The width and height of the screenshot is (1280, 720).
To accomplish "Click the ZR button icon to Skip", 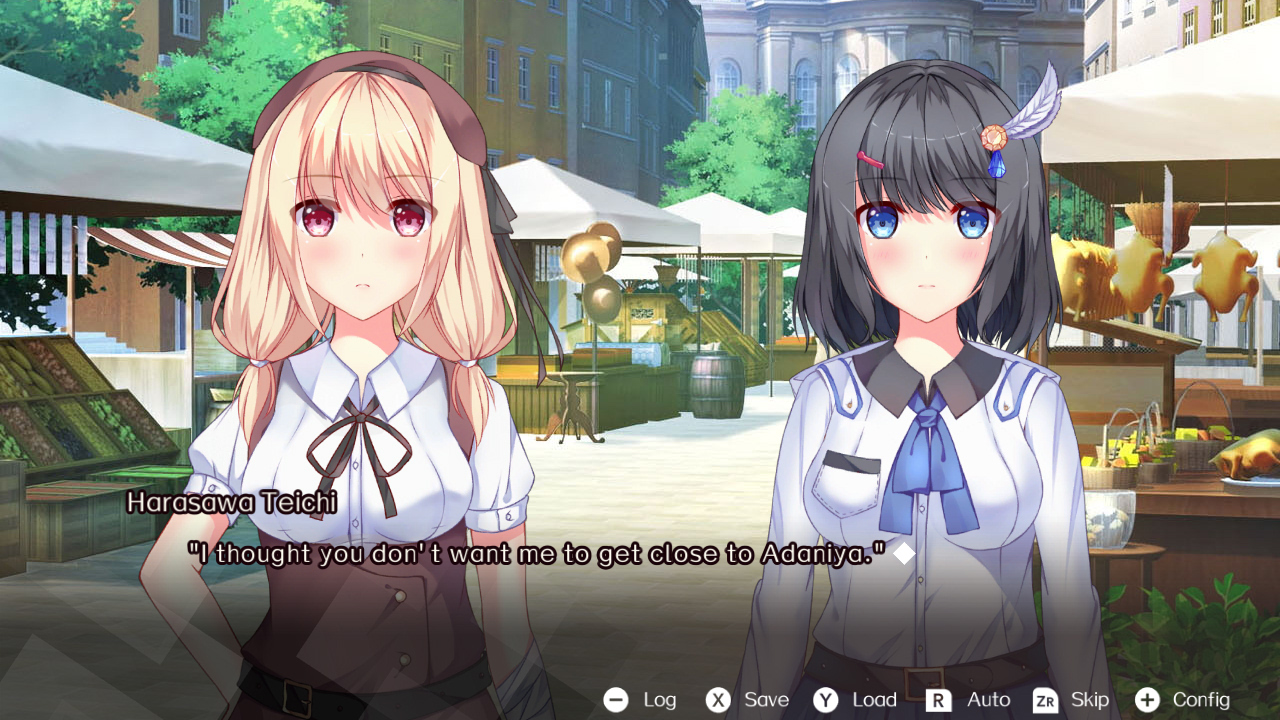I will (x=1043, y=700).
